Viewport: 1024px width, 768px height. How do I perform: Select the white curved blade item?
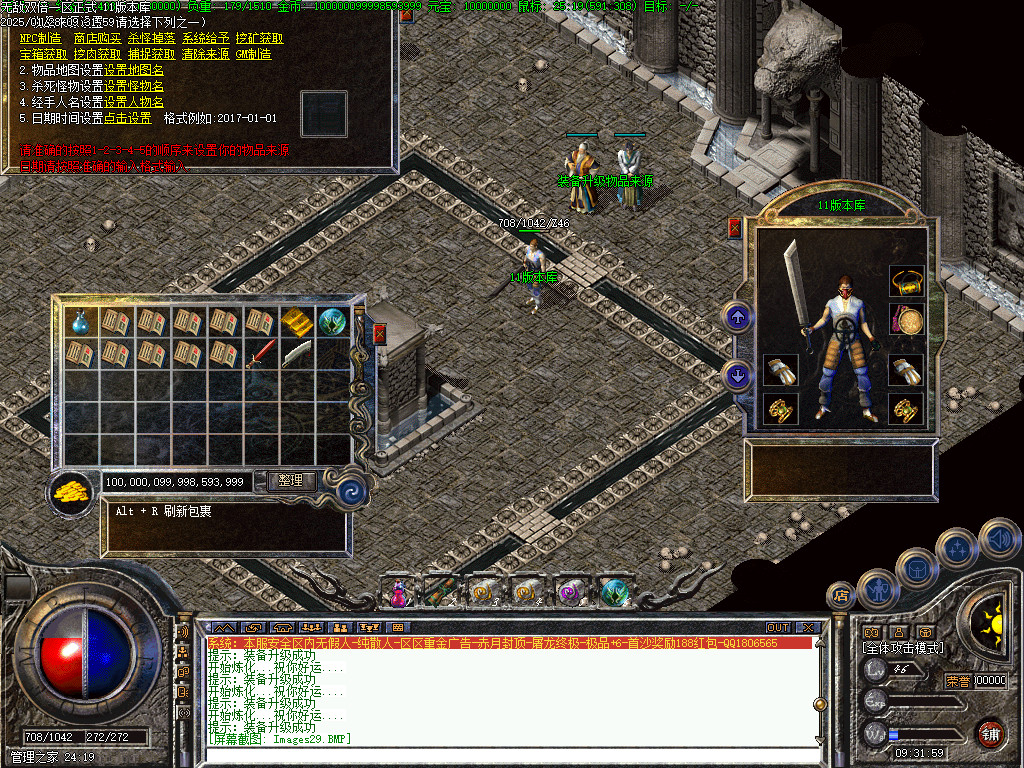coord(297,353)
